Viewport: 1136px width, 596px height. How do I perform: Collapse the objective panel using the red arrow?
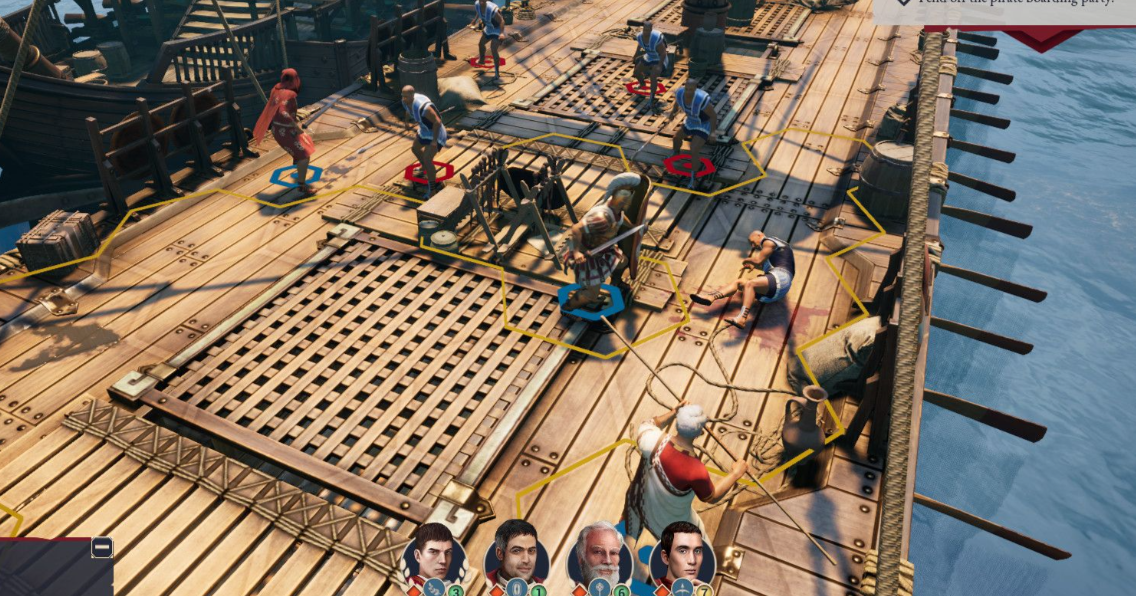click(x=1041, y=40)
